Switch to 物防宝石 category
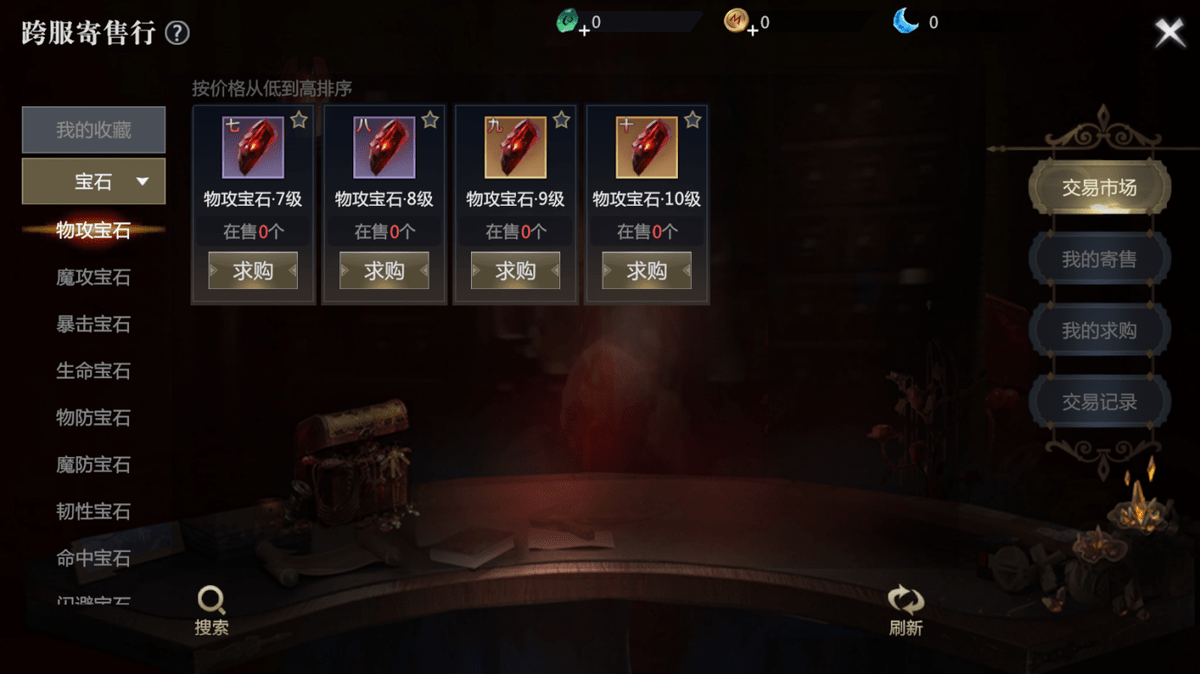 93,418
